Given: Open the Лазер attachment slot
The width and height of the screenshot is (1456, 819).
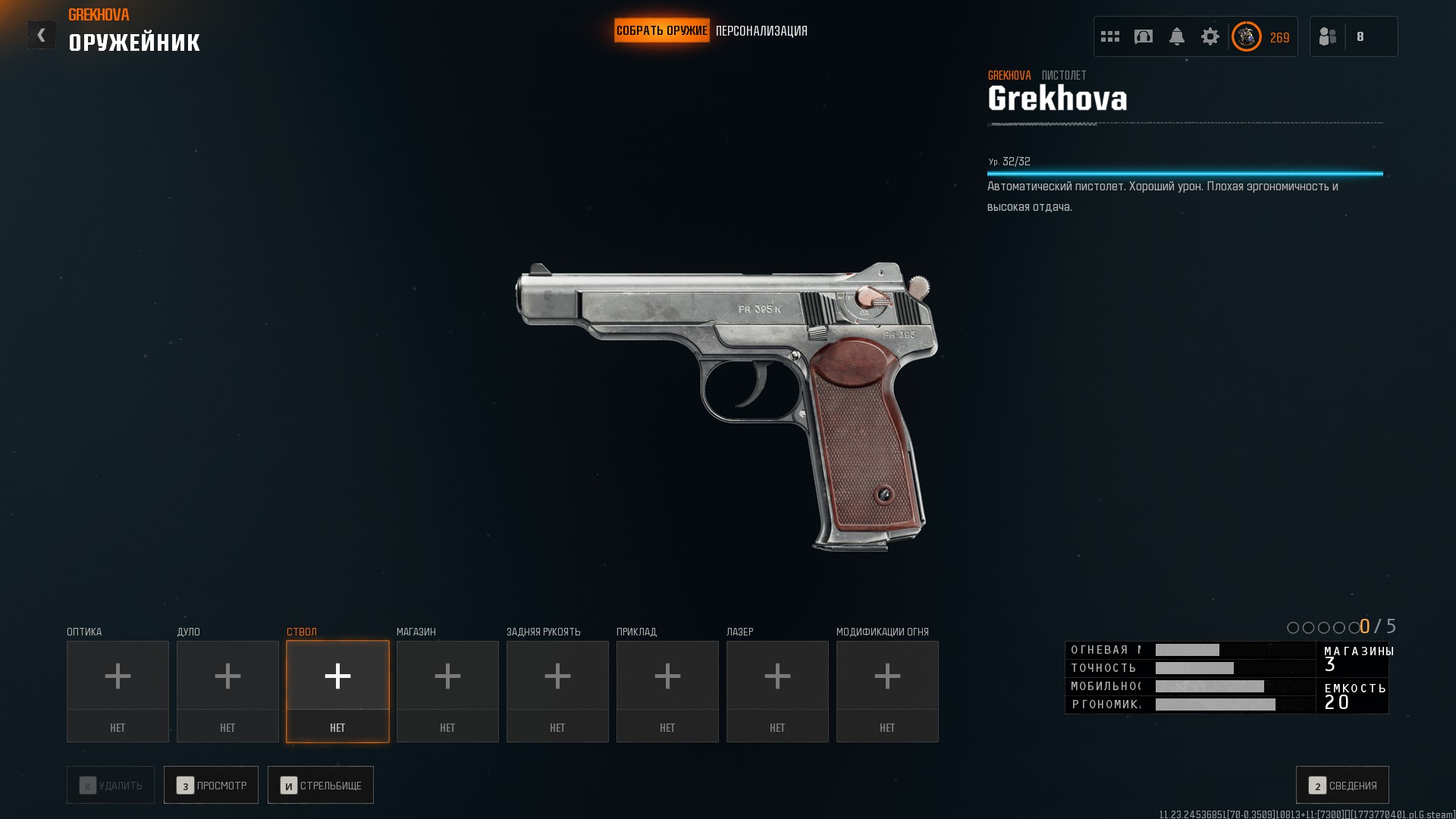Looking at the screenshot, I should click(777, 691).
